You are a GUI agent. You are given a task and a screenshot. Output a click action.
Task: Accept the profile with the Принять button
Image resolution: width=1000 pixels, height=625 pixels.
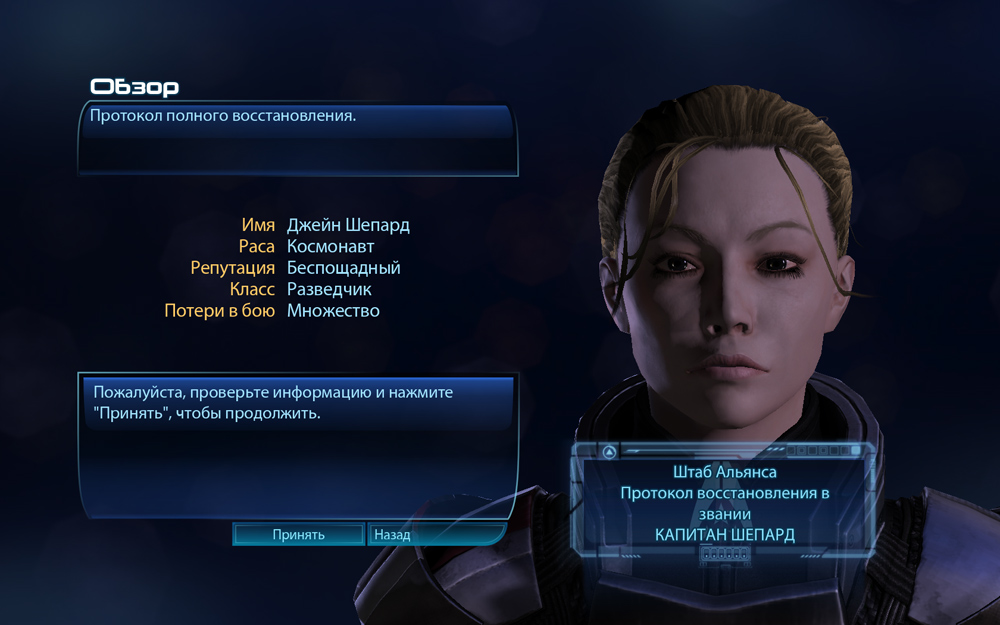coord(298,535)
